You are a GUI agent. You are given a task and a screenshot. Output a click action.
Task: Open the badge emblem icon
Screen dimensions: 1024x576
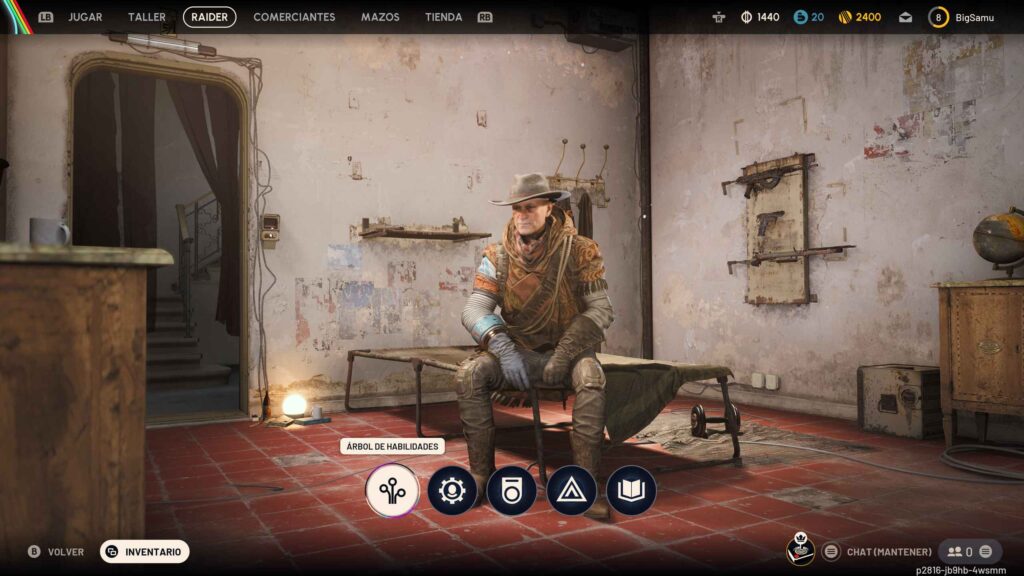click(512, 490)
